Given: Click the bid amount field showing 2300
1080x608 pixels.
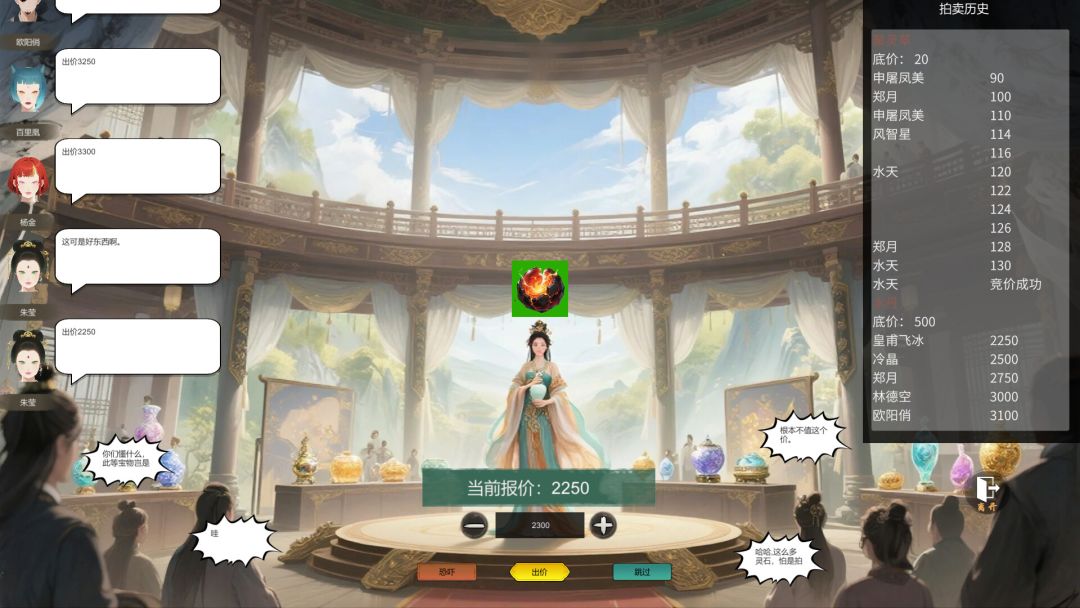Looking at the screenshot, I should click(x=540, y=525).
